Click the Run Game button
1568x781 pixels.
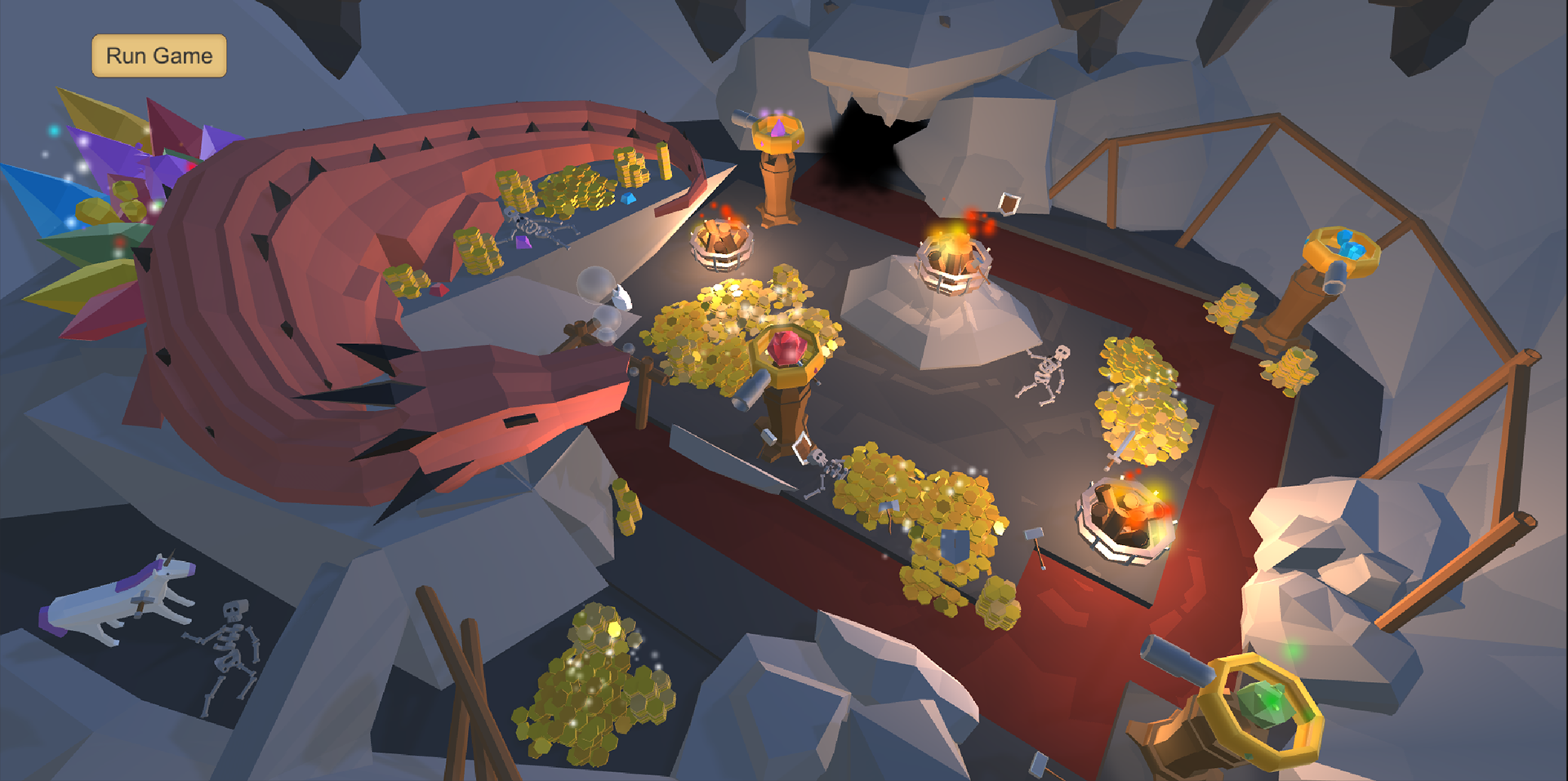coord(158,56)
